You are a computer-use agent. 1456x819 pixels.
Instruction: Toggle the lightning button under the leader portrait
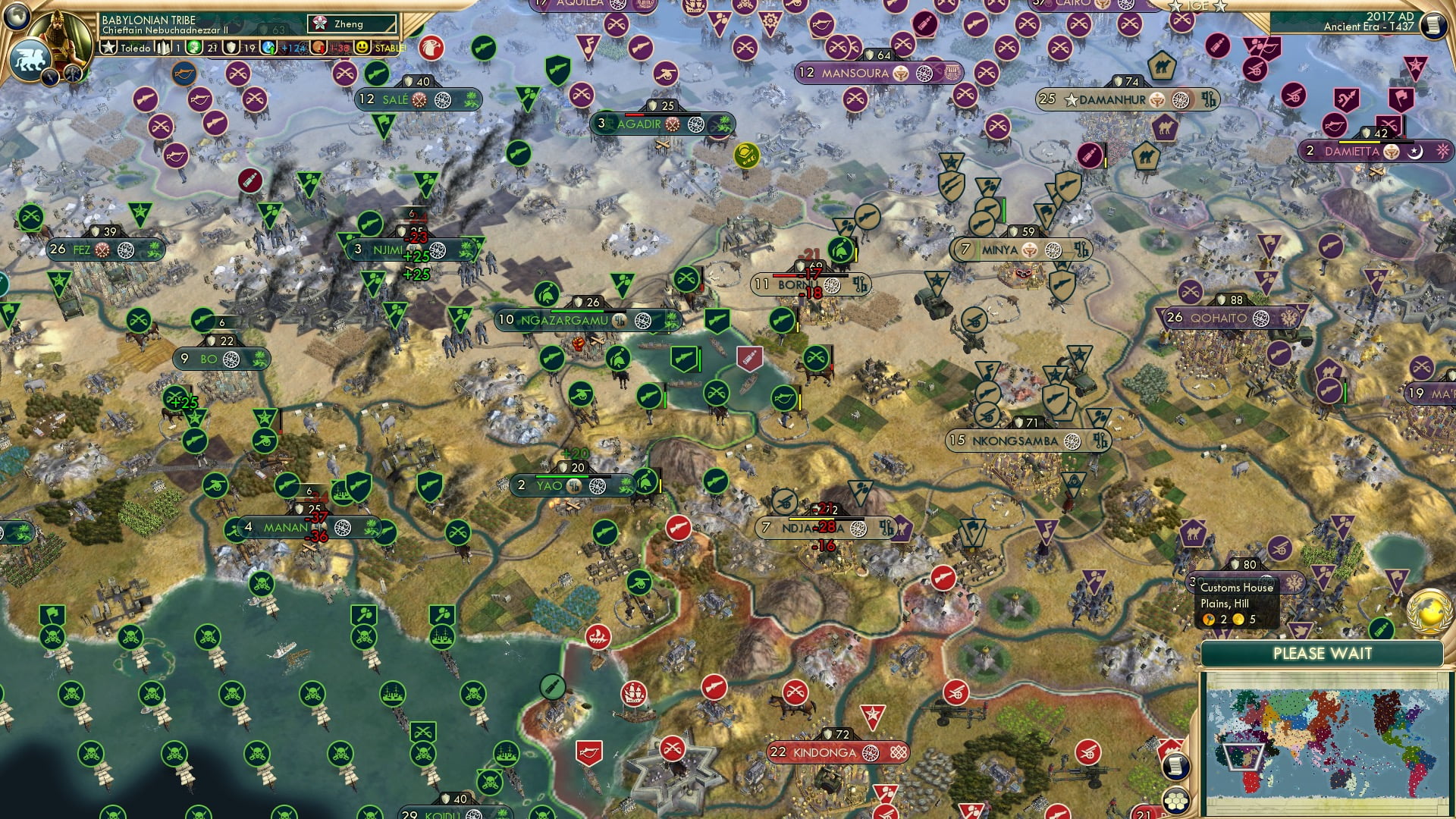(50, 78)
